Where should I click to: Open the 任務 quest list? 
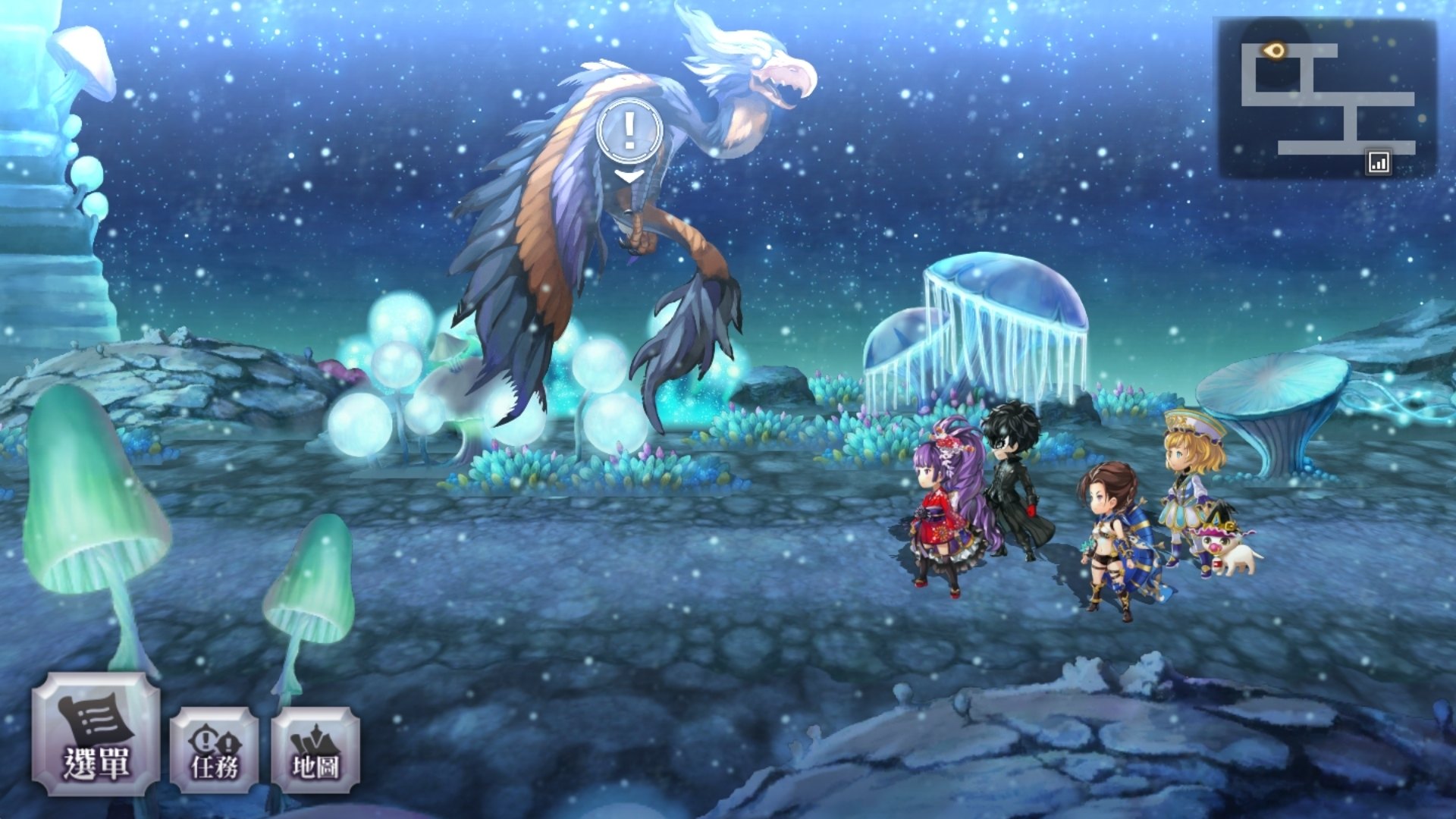pyautogui.click(x=215, y=750)
